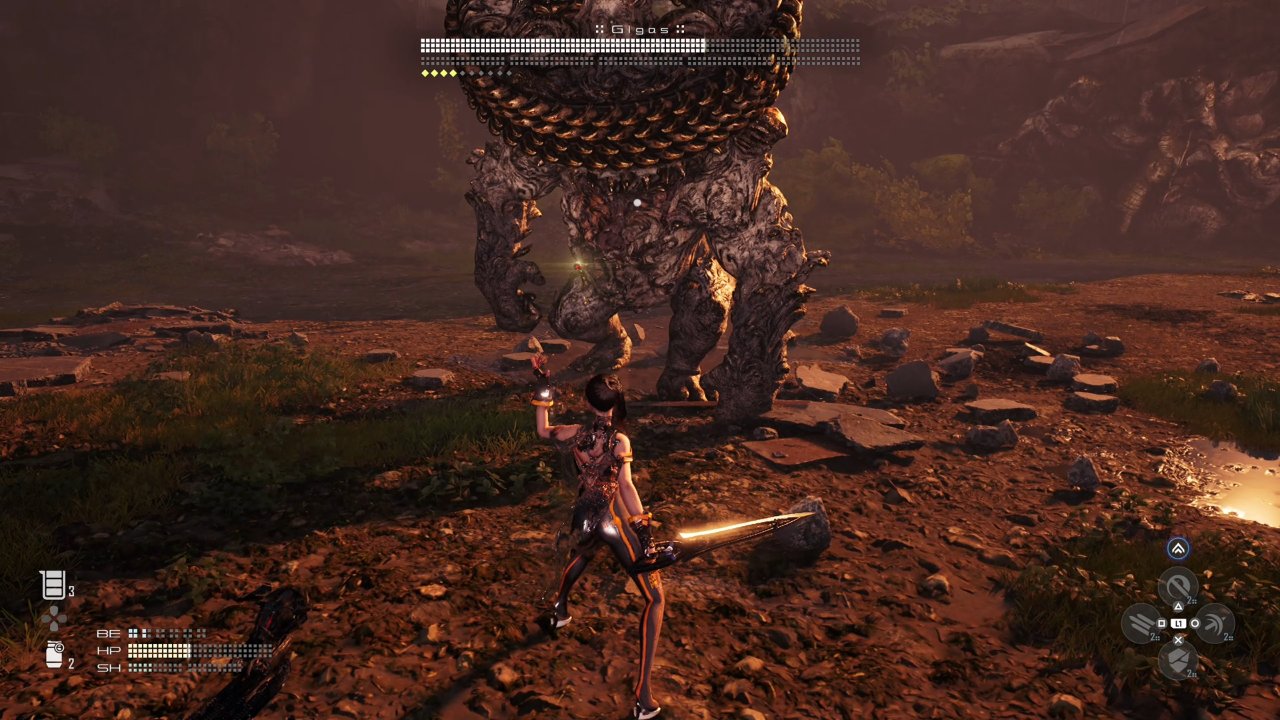Select the grenade item icon
This screenshot has height=720, width=1280.
click(54, 655)
